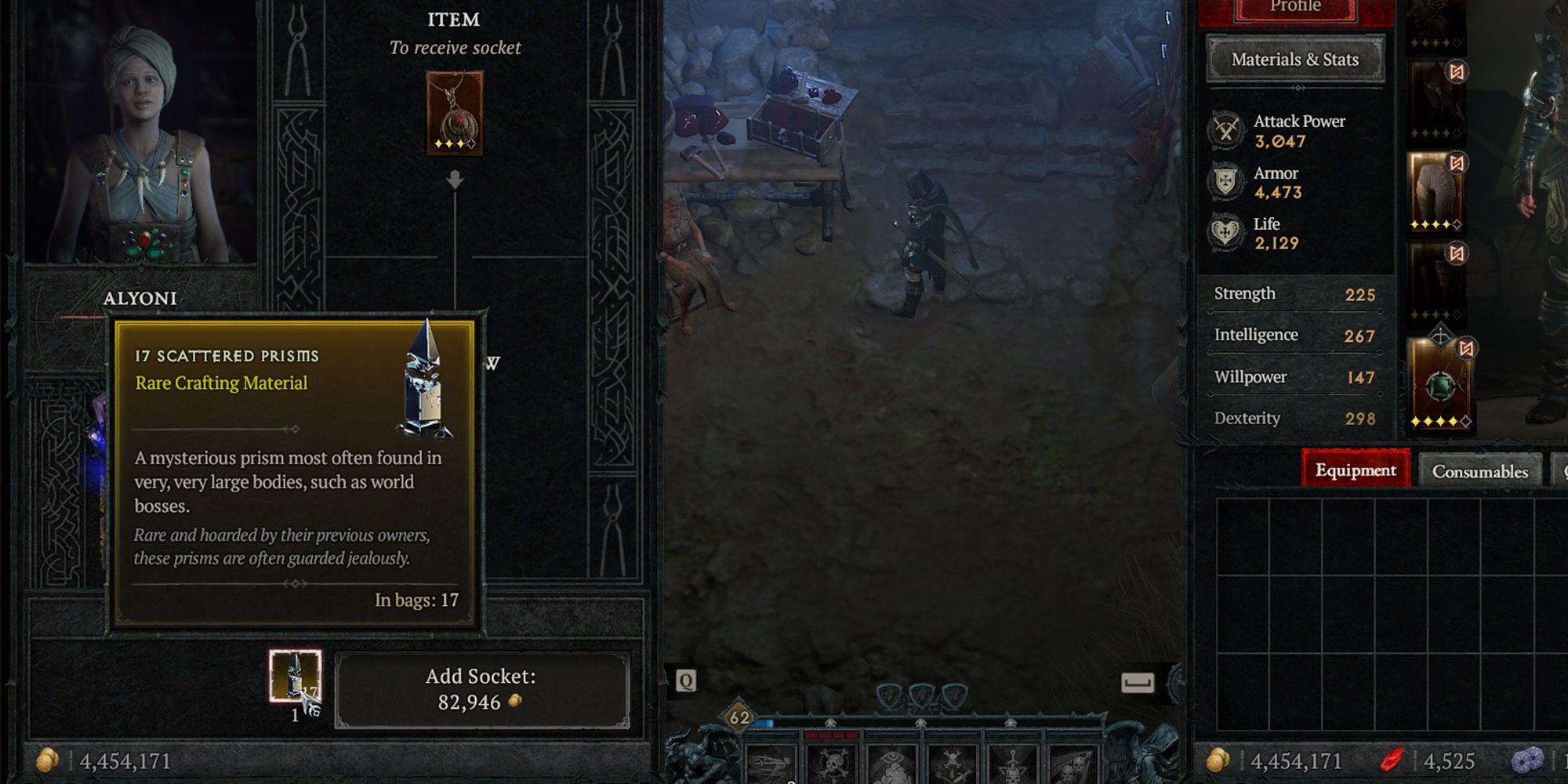Toggle the Materials & Stats panel

(1294, 59)
